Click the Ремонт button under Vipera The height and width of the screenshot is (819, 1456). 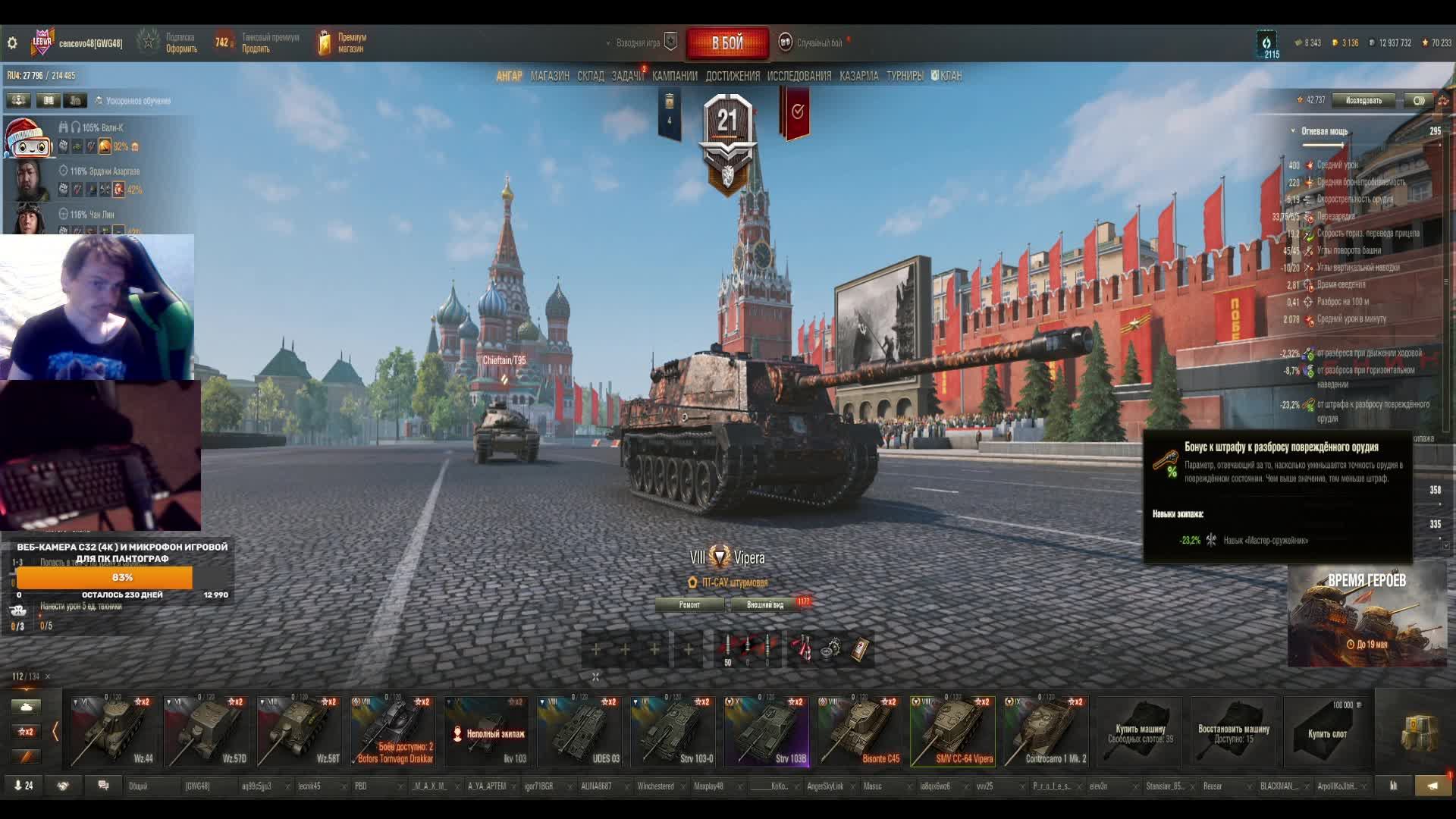tap(689, 604)
